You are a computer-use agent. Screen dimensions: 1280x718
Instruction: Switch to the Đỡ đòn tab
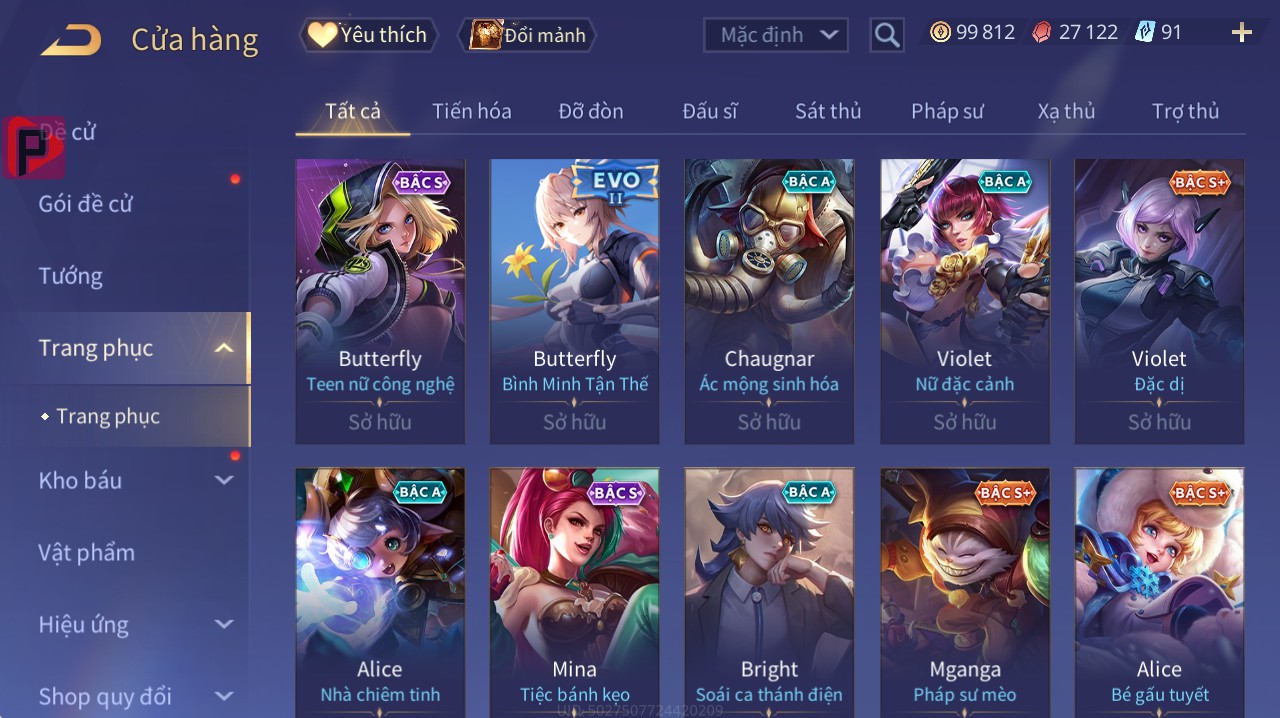[590, 111]
